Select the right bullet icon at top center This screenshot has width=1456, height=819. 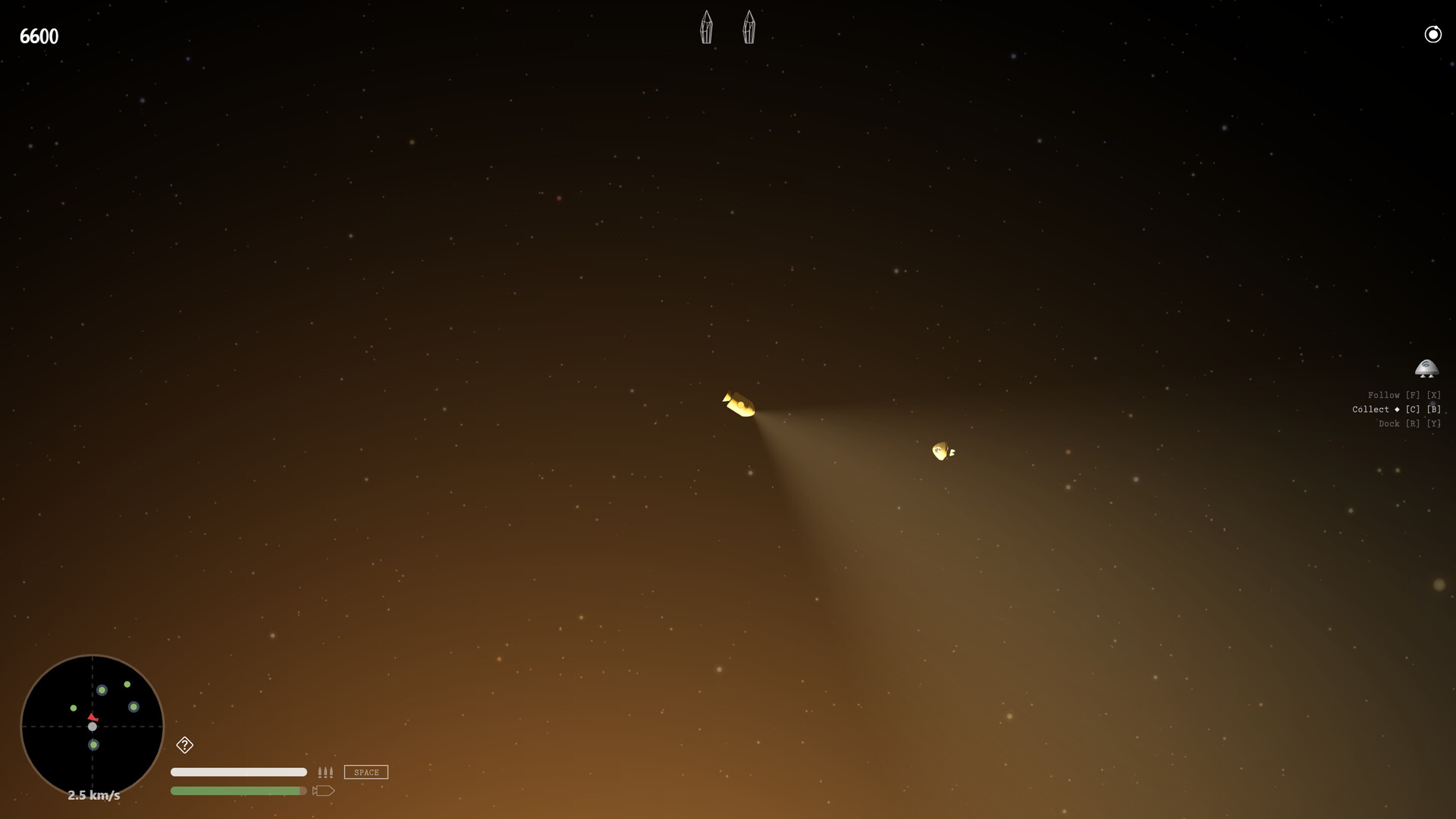click(x=749, y=27)
